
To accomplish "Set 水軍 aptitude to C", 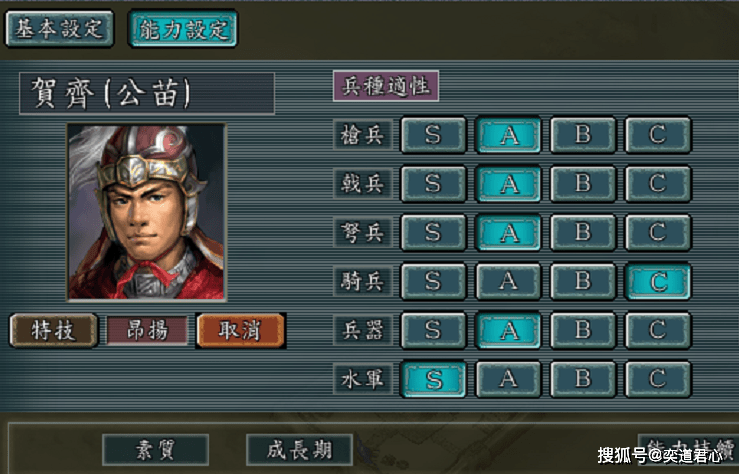I will (657, 378).
